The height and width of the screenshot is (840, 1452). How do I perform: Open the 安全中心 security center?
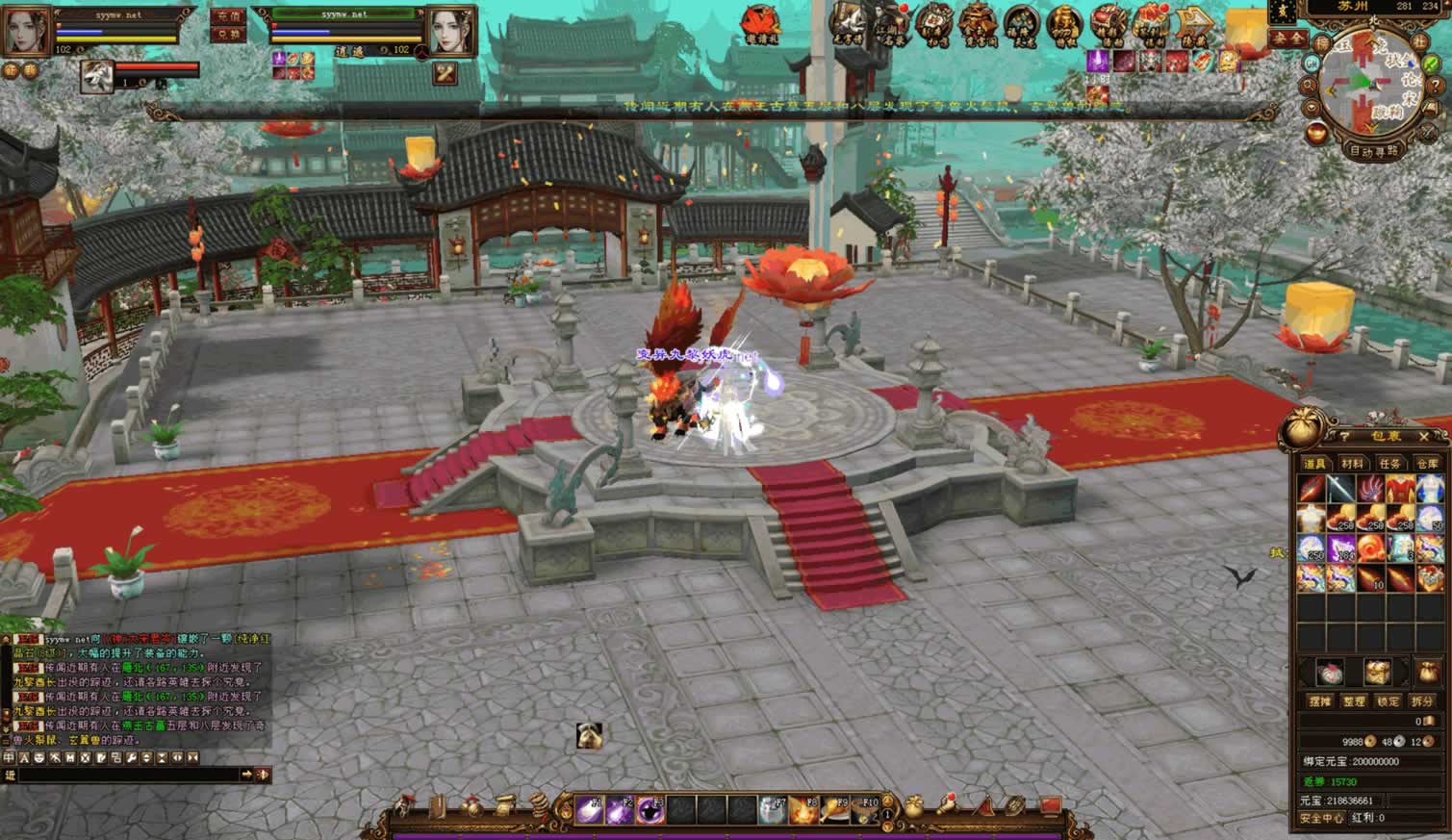[x=1321, y=818]
